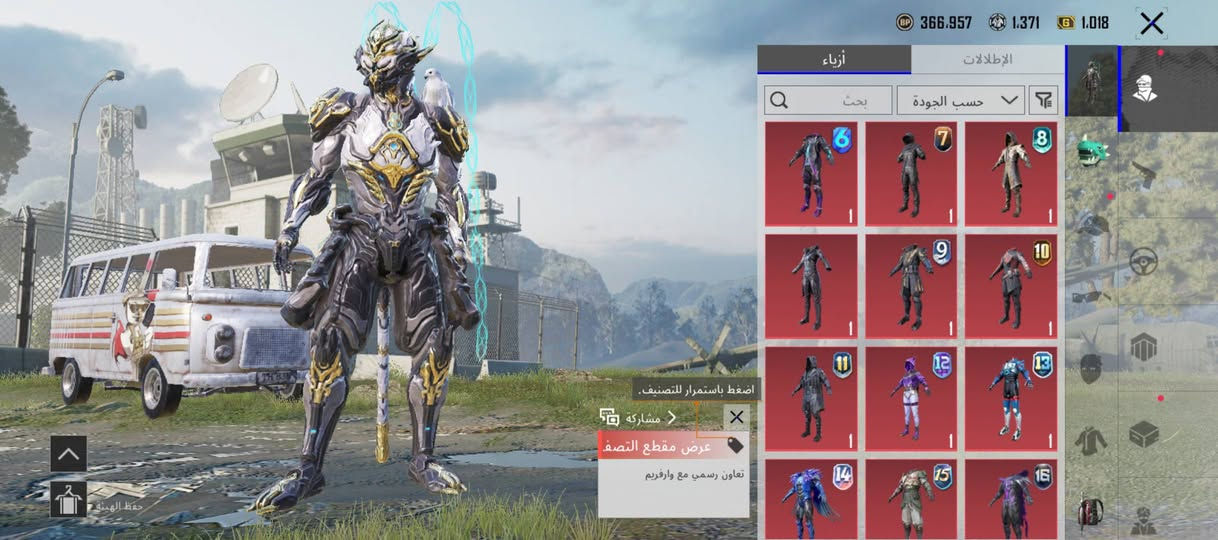Choose the outfit with badge number 8
The width and height of the screenshot is (1218, 540).
coord(1011,174)
